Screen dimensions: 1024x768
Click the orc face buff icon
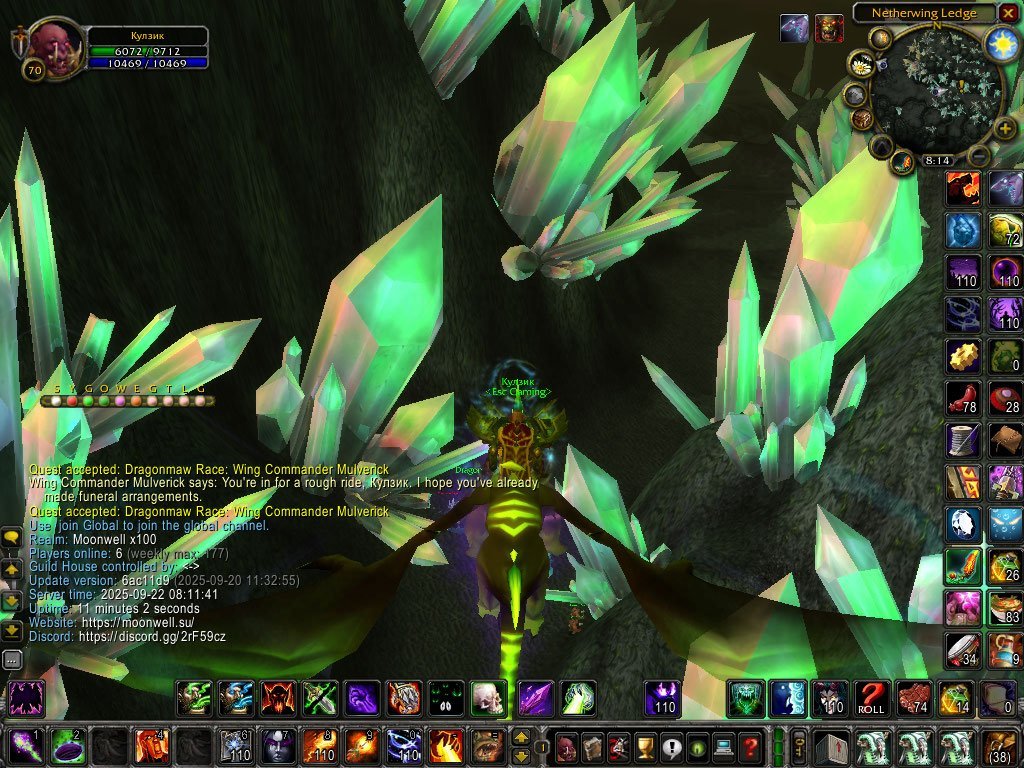[829, 28]
